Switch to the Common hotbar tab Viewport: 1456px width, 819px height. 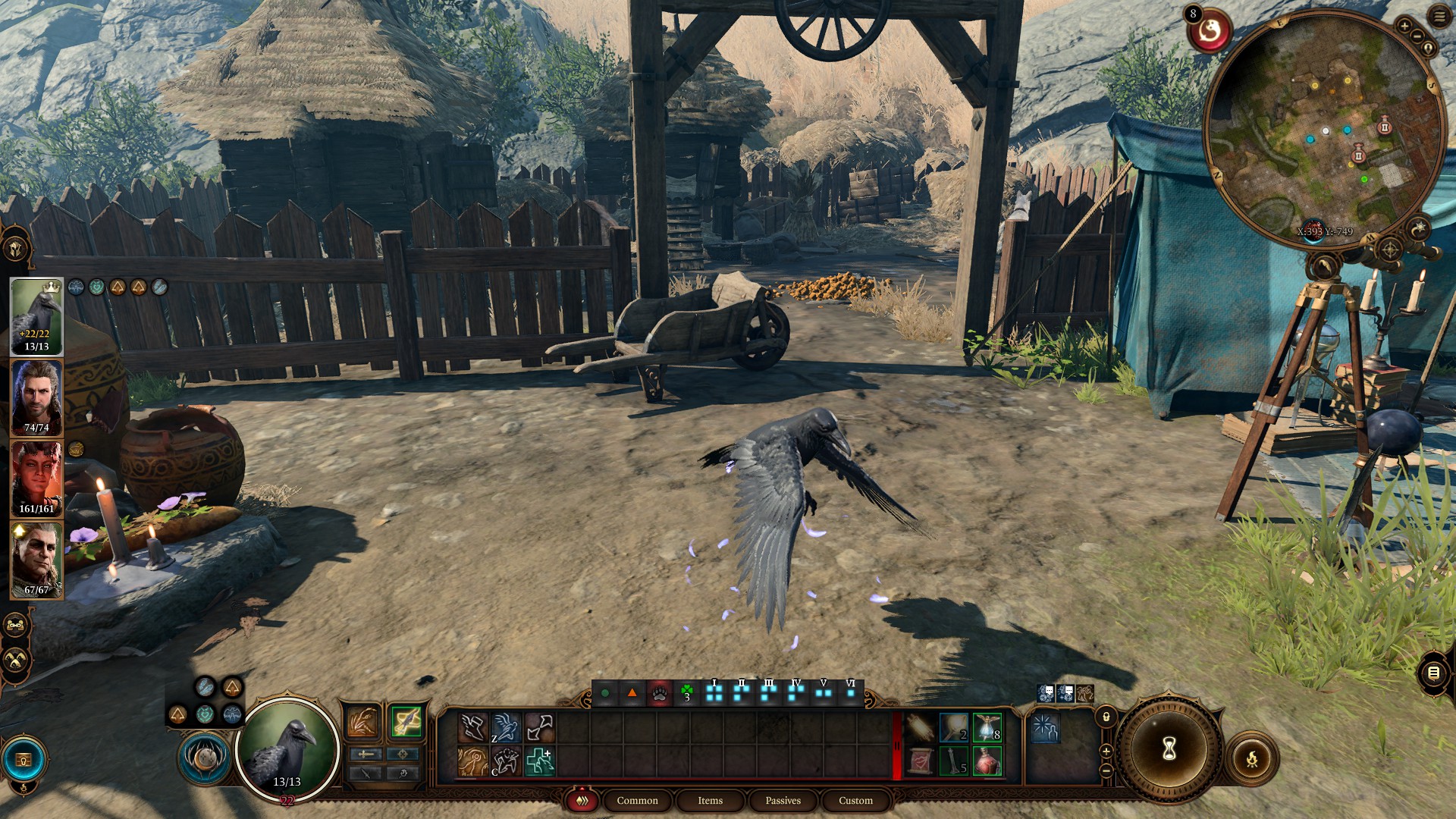637,801
